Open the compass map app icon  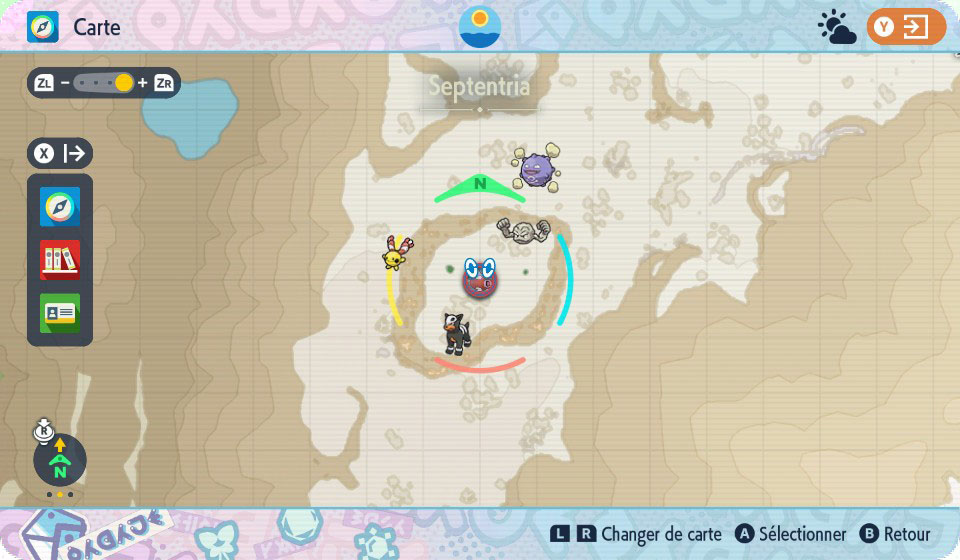pyautogui.click(x=60, y=207)
